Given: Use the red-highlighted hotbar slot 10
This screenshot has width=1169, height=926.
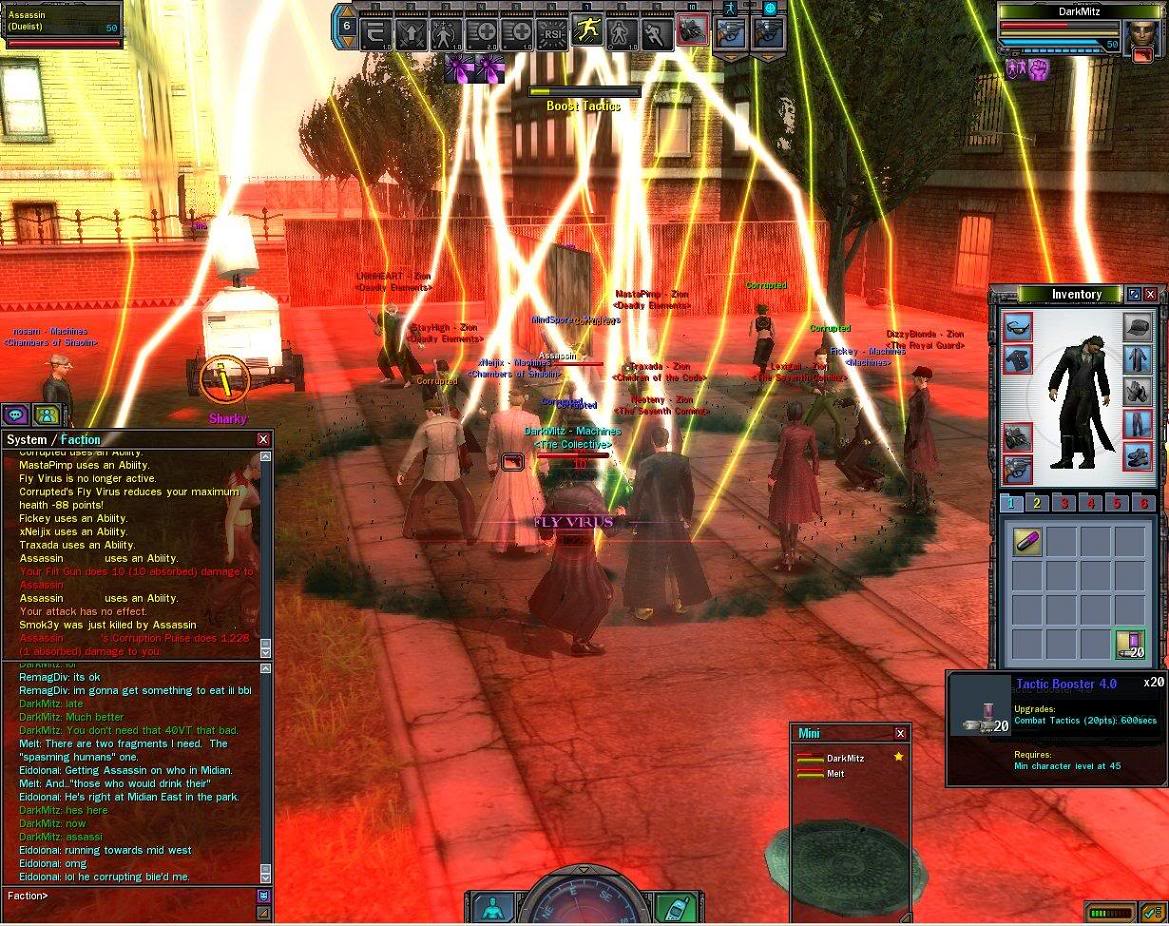Looking at the screenshot, I should click(x=692, y=31).
